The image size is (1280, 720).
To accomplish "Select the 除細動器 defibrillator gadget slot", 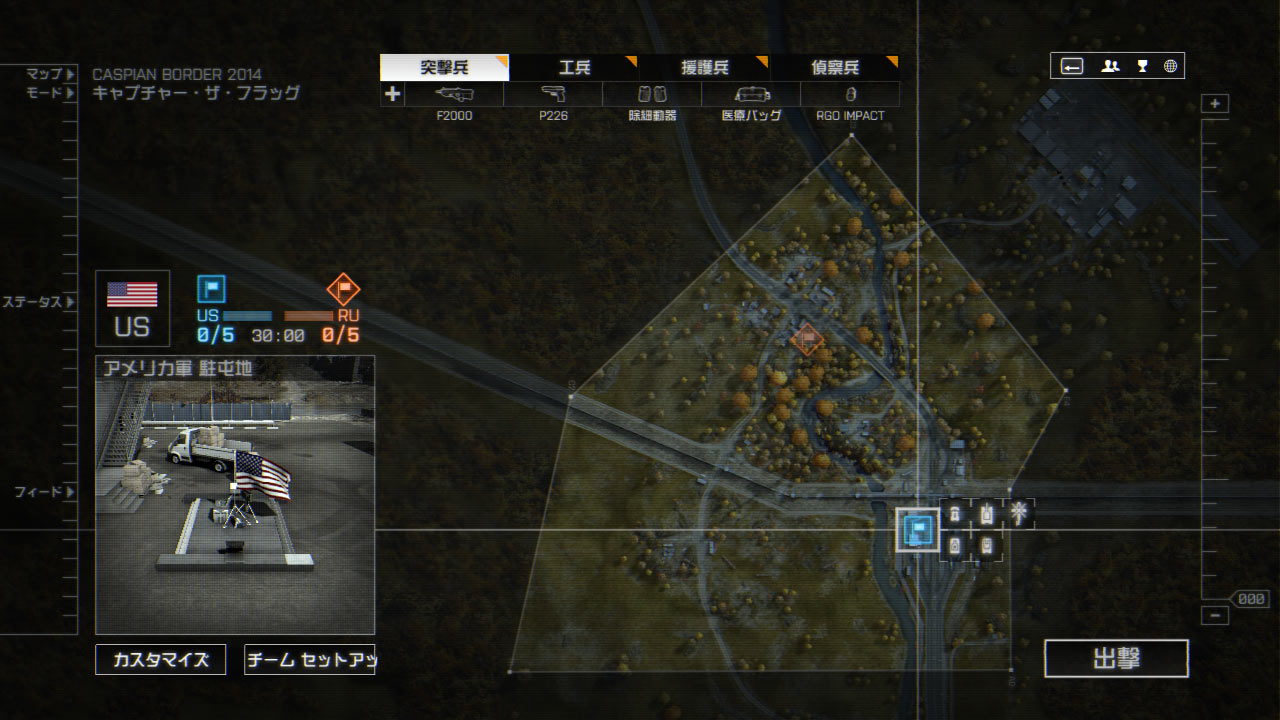I will (652, 95).
